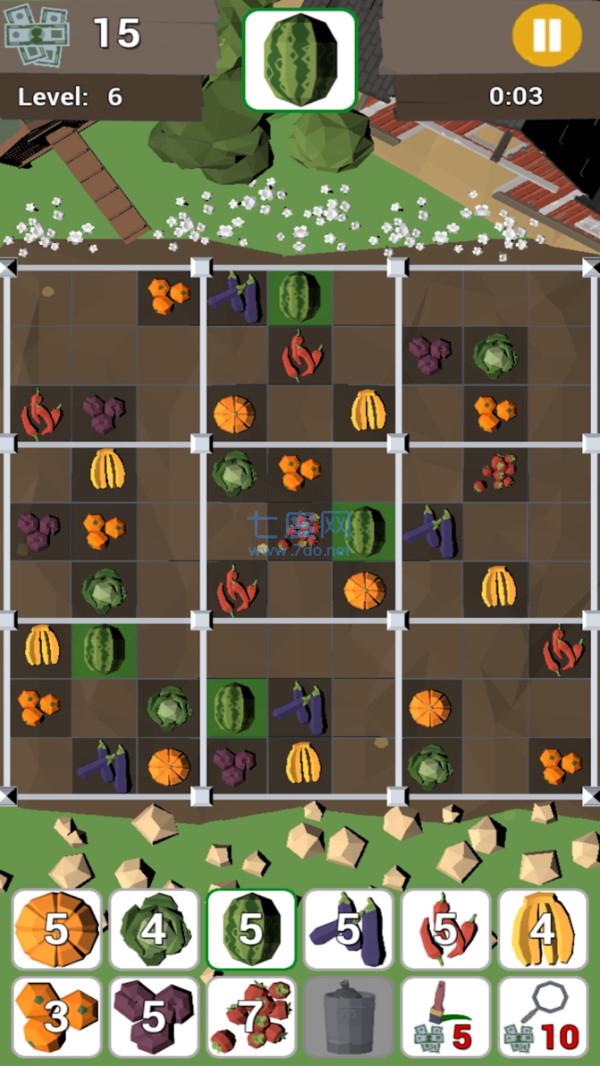Choose the strawberries button showing 7
Viewport: 600px width, 1066px height.
251,1017
